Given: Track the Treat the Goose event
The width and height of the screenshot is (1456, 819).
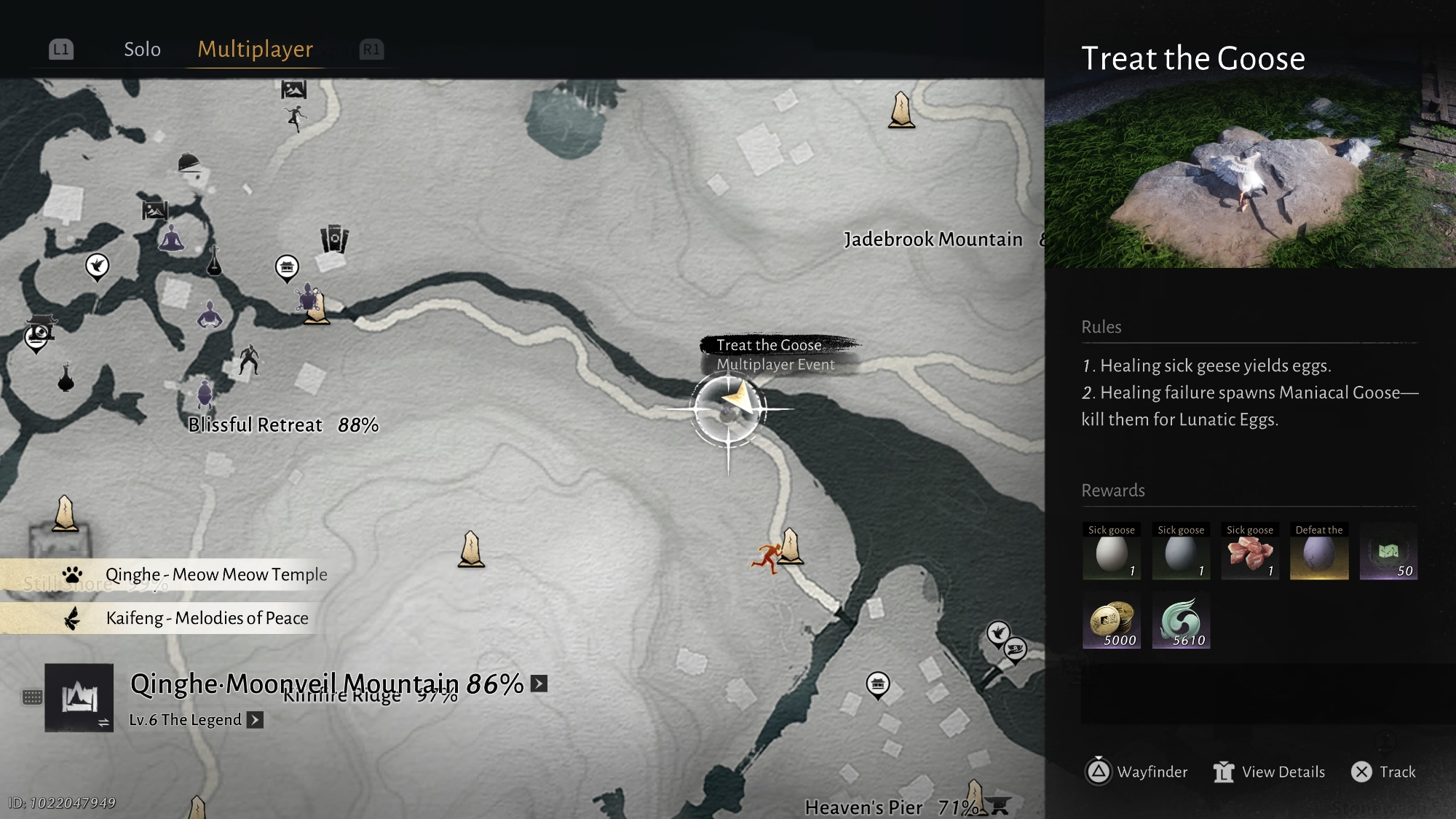Looking at the screenshot, I should click(1383, 772).
